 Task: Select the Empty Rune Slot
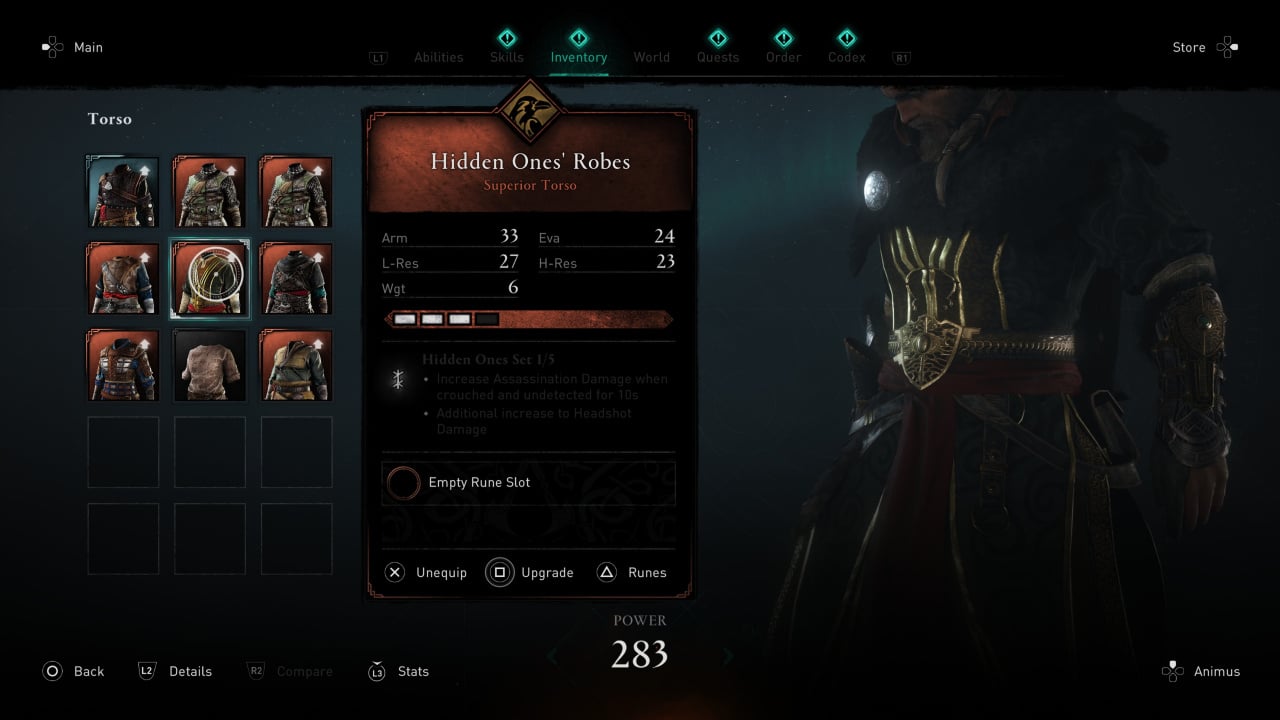pos(528,483)
